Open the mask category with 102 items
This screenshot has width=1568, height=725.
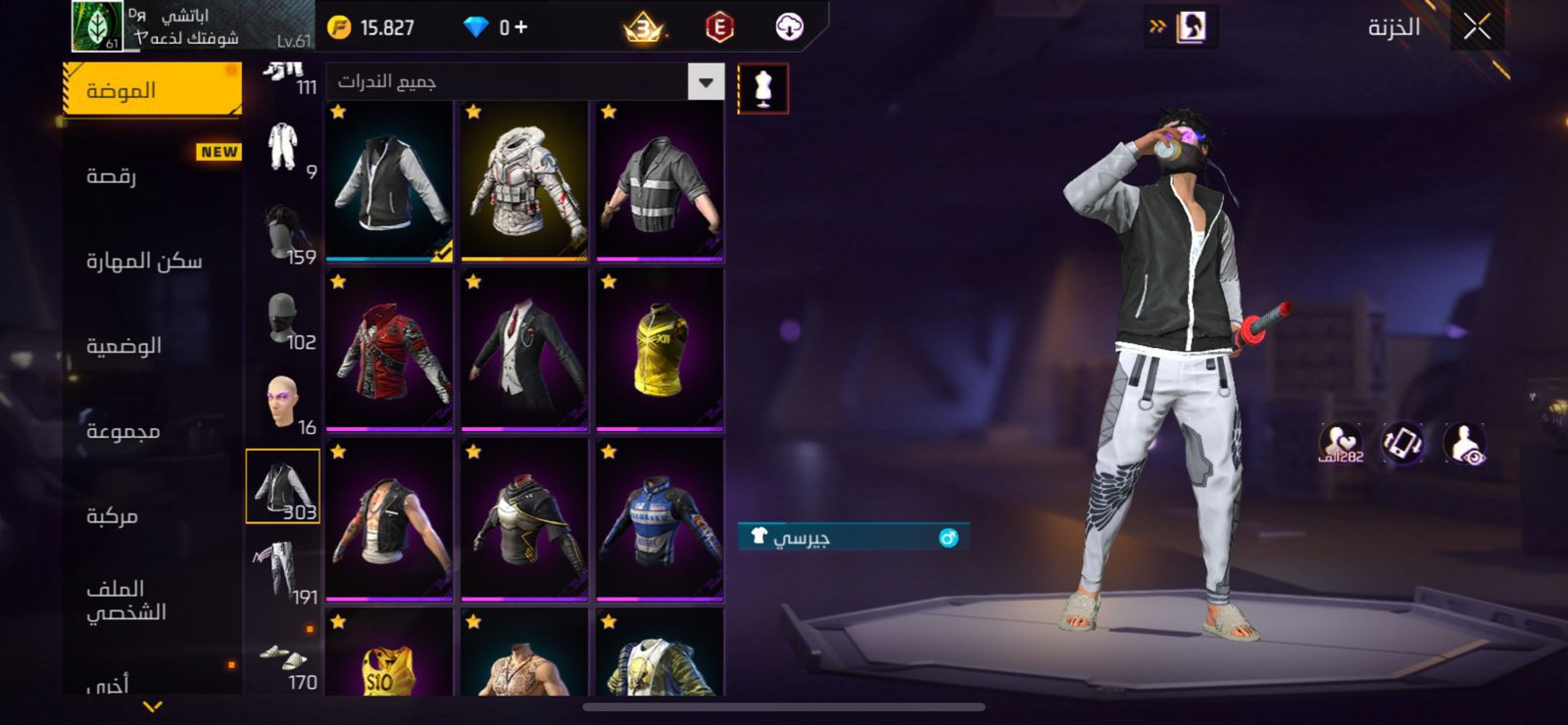tap(283, 319)
